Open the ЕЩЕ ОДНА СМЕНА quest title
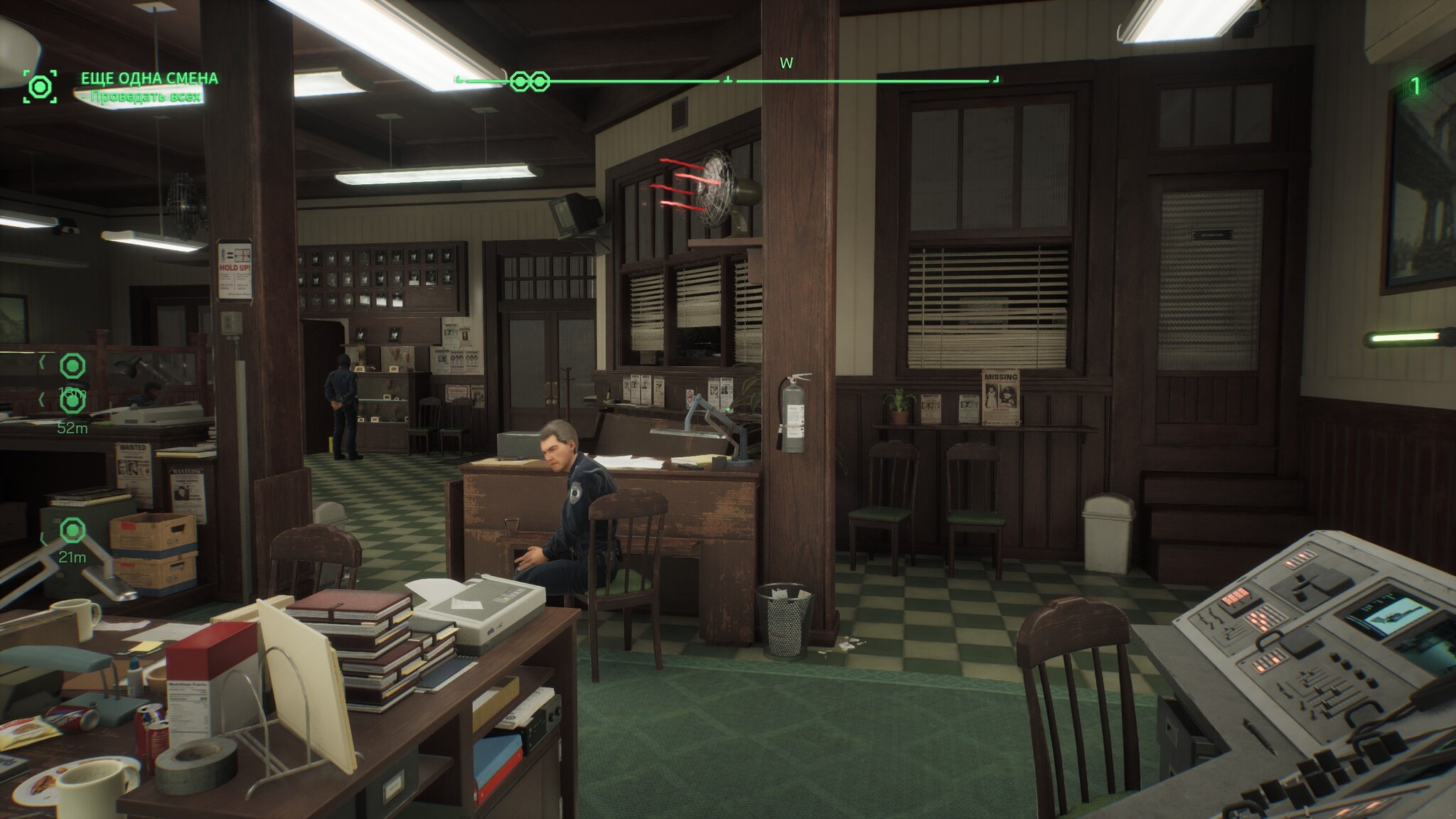The height and width of the screenshot is (819, 1456). 149,78
